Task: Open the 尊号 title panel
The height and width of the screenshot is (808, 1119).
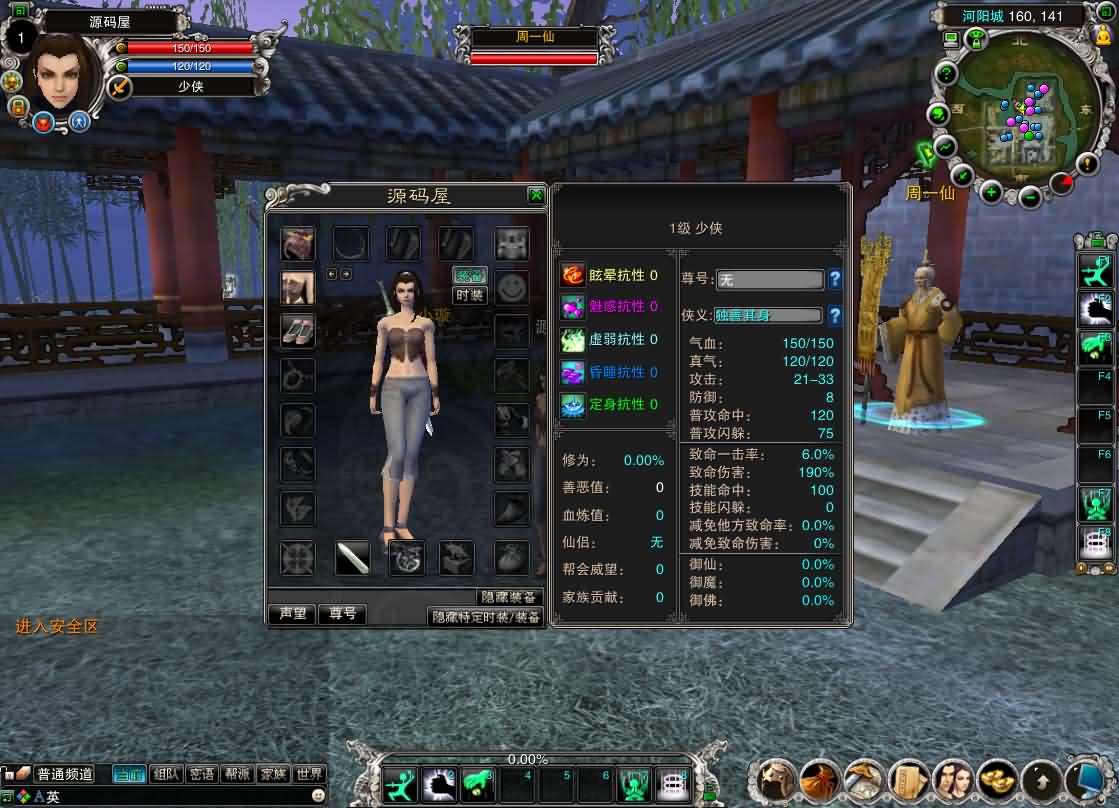Action: [x=343, y=614]
